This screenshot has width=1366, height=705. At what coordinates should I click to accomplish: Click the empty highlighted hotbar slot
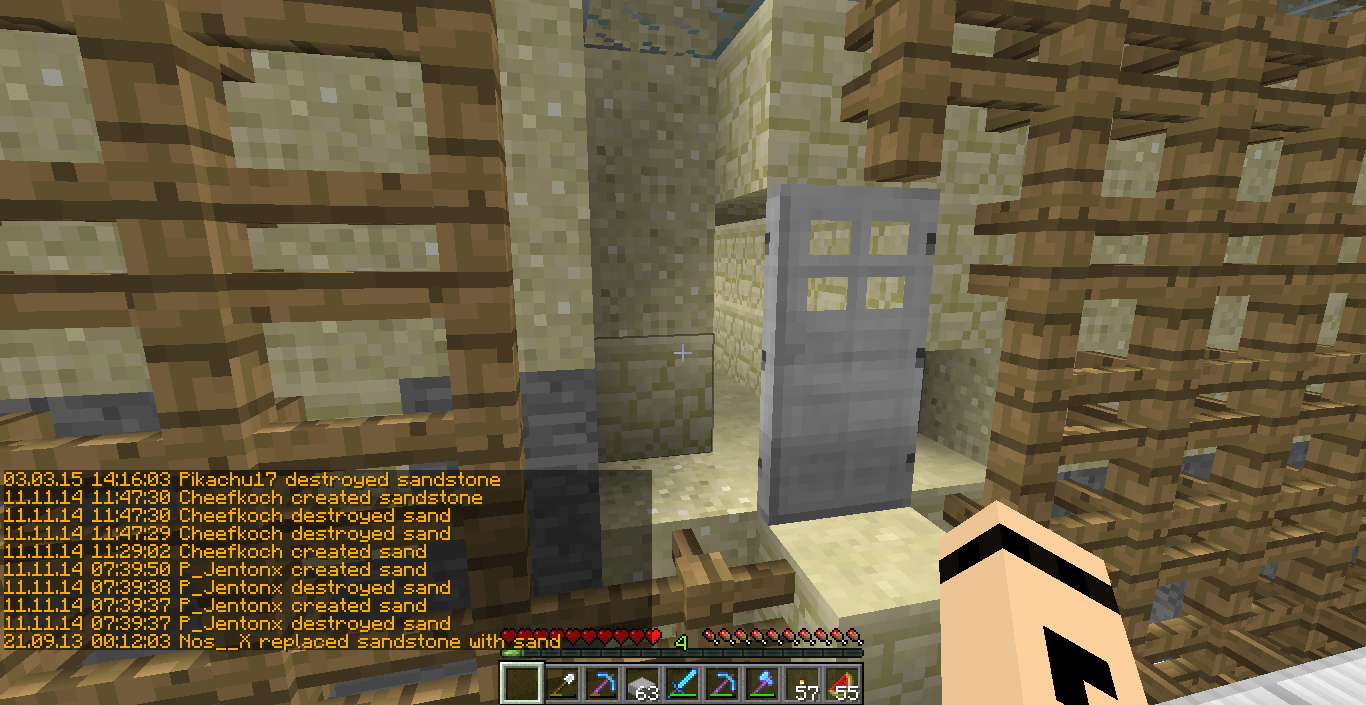click(x=522, y=684)
